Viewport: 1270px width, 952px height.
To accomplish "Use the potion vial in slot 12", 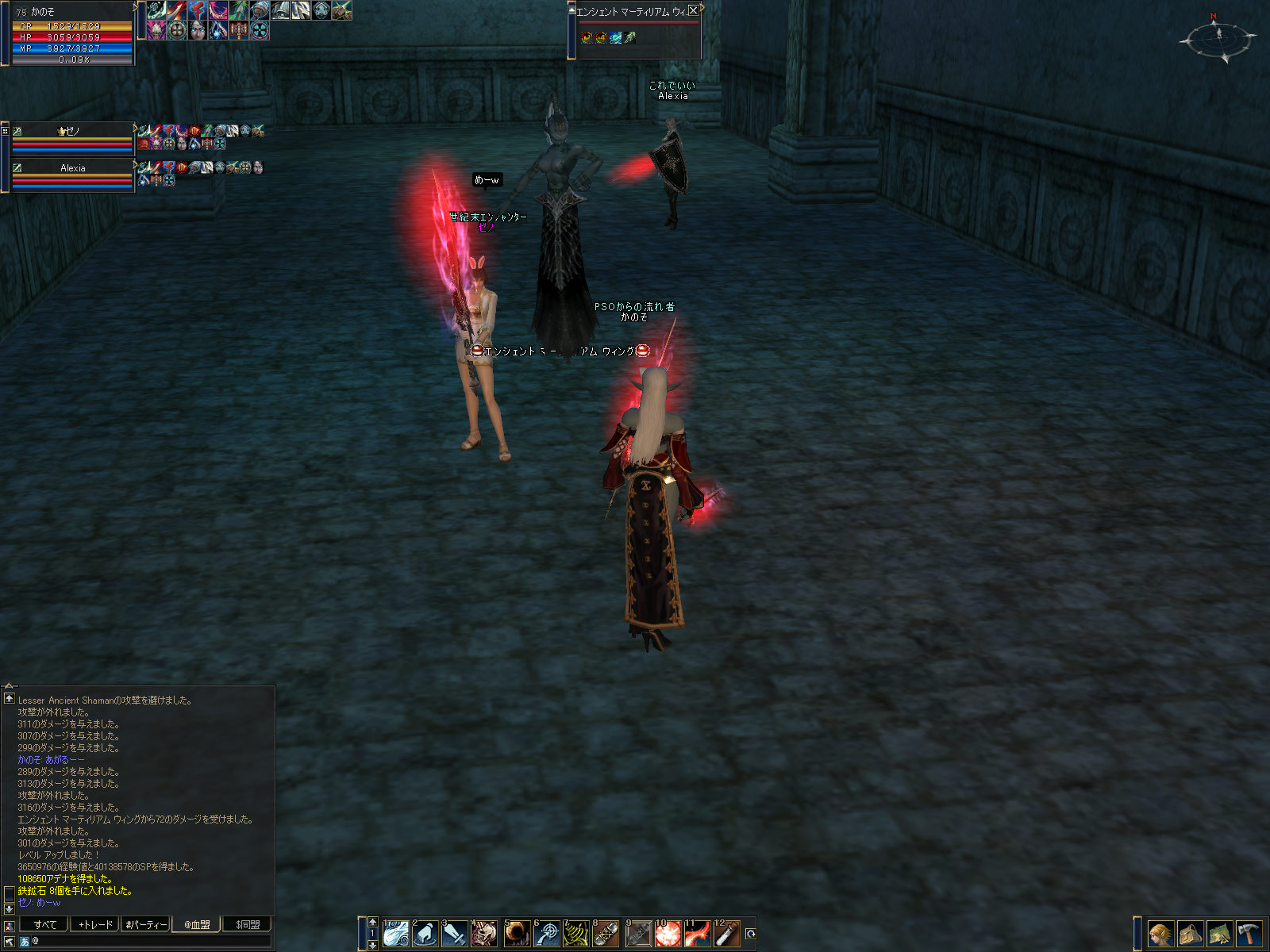I will tap(727, 934).
